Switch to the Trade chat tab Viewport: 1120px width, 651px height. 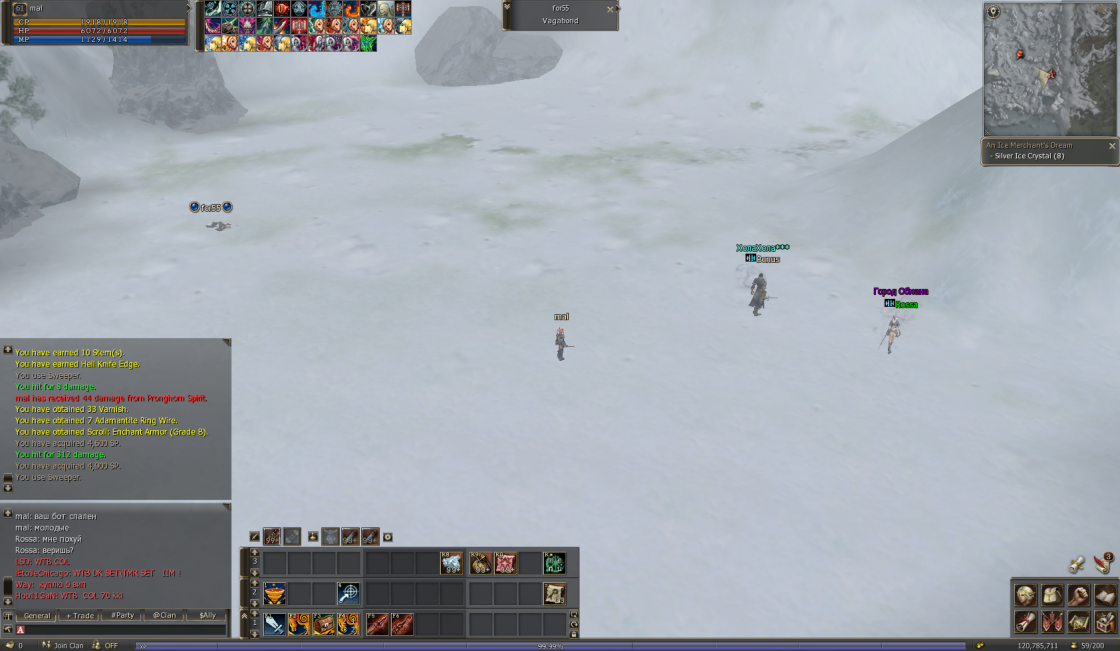click(80, 616)
